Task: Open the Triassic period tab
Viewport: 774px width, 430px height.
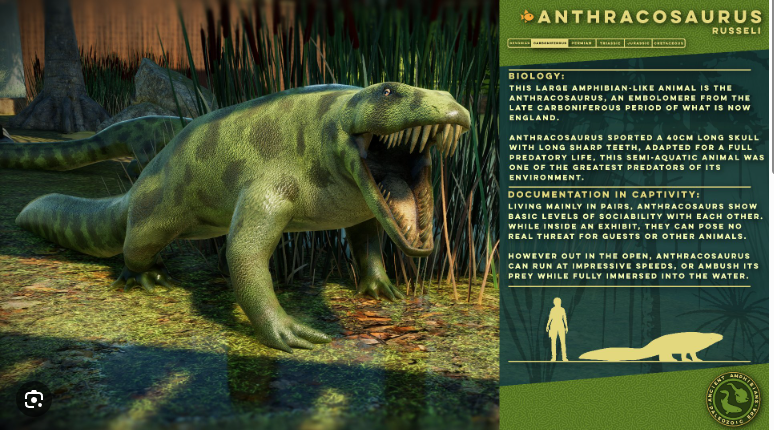Action: (610, 43)
